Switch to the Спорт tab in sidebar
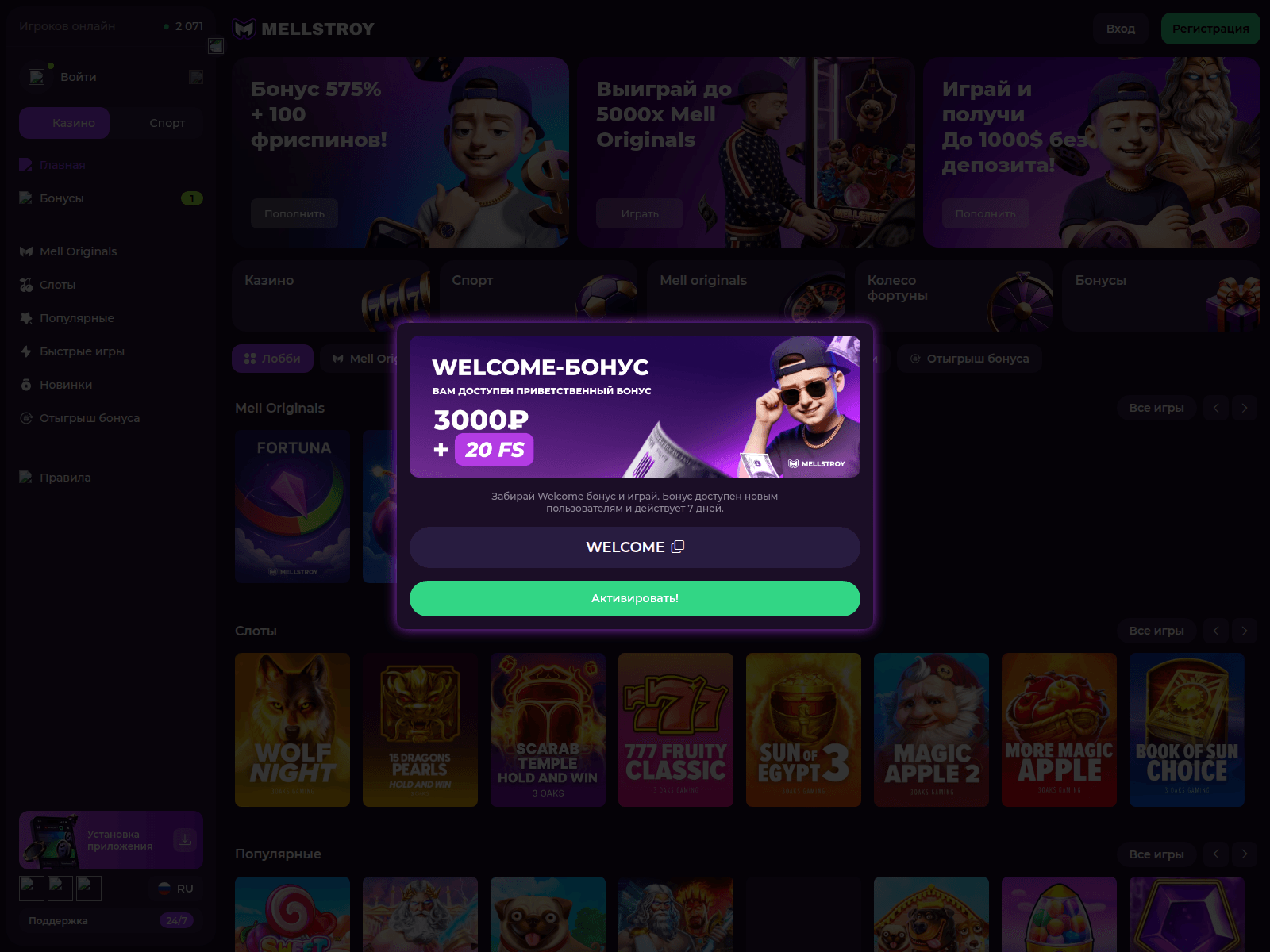 (167, 123)
